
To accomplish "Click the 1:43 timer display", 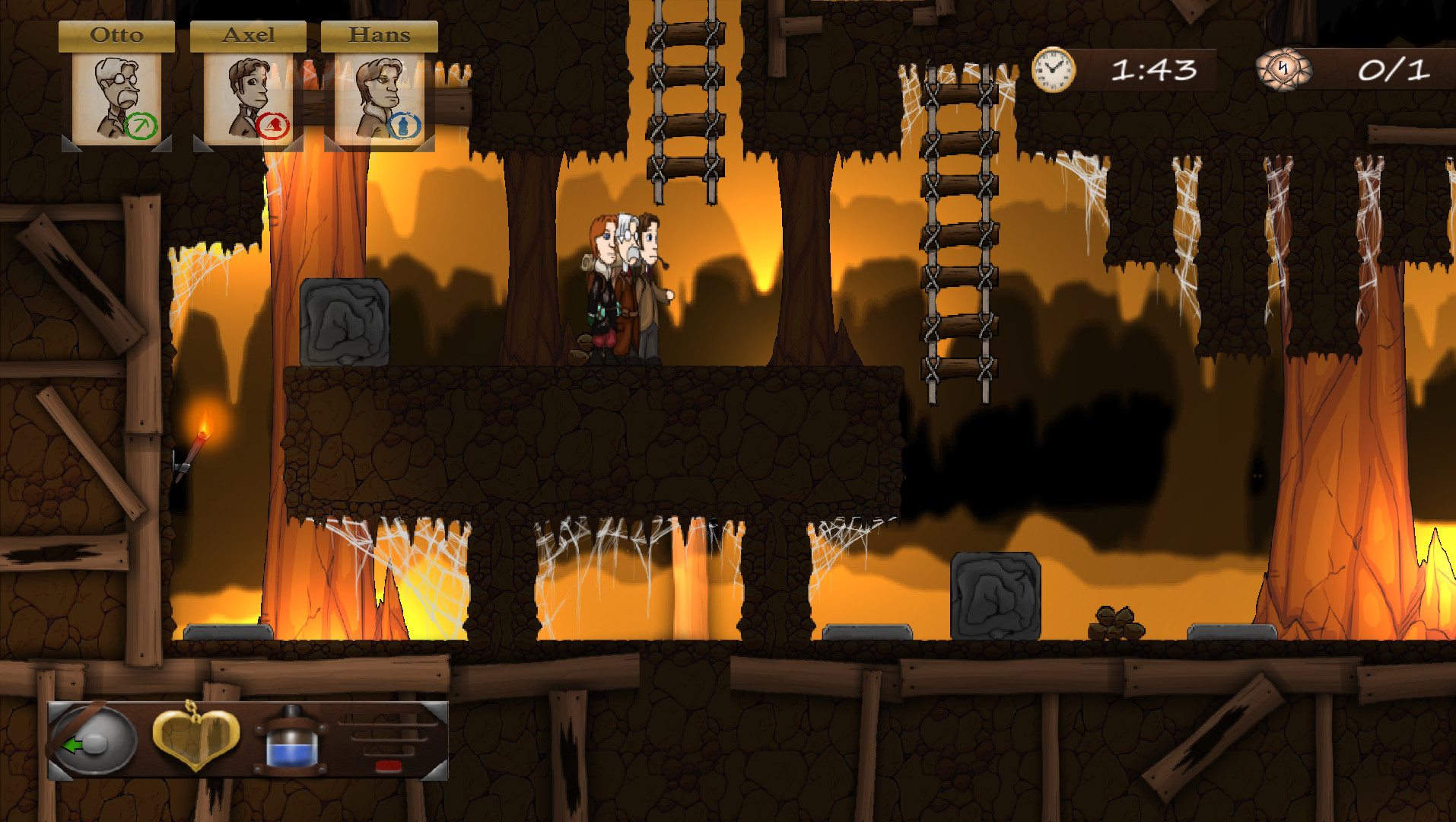I will [1153, 71].
